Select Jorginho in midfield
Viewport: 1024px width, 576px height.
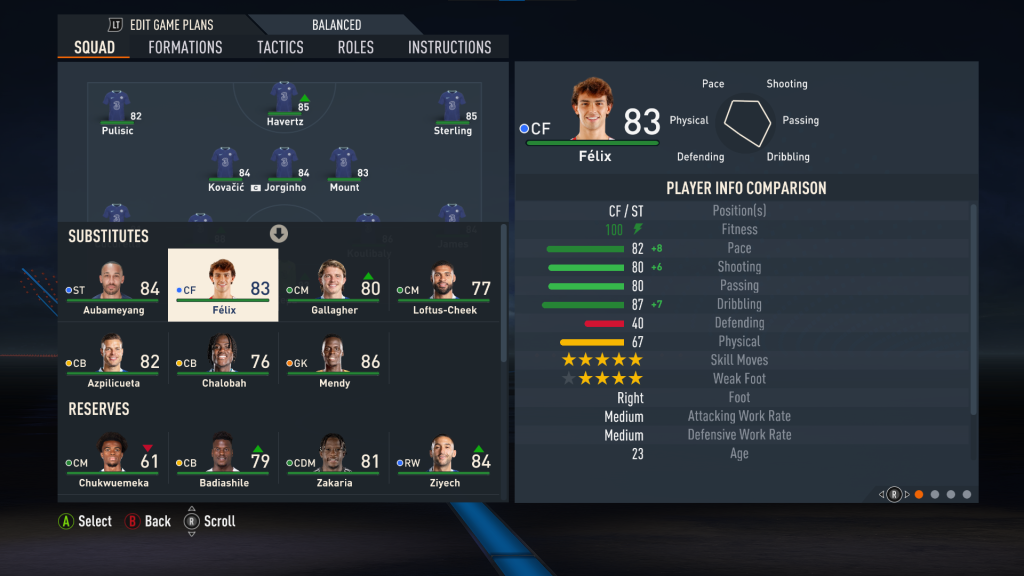coord(284,169)
